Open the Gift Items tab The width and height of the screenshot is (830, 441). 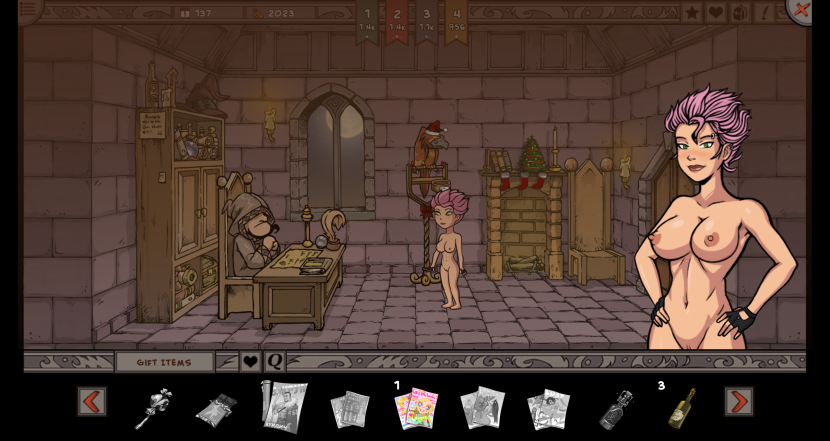[x=164, y=362]
